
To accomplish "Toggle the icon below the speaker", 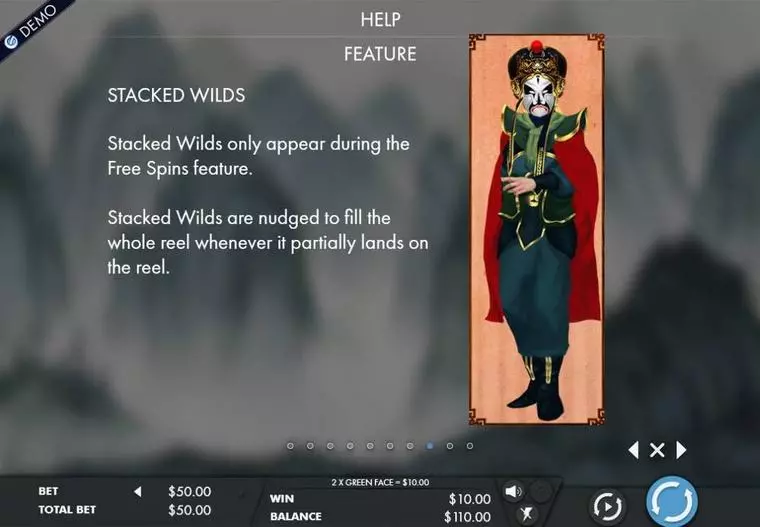I will [x=526, y=514].
